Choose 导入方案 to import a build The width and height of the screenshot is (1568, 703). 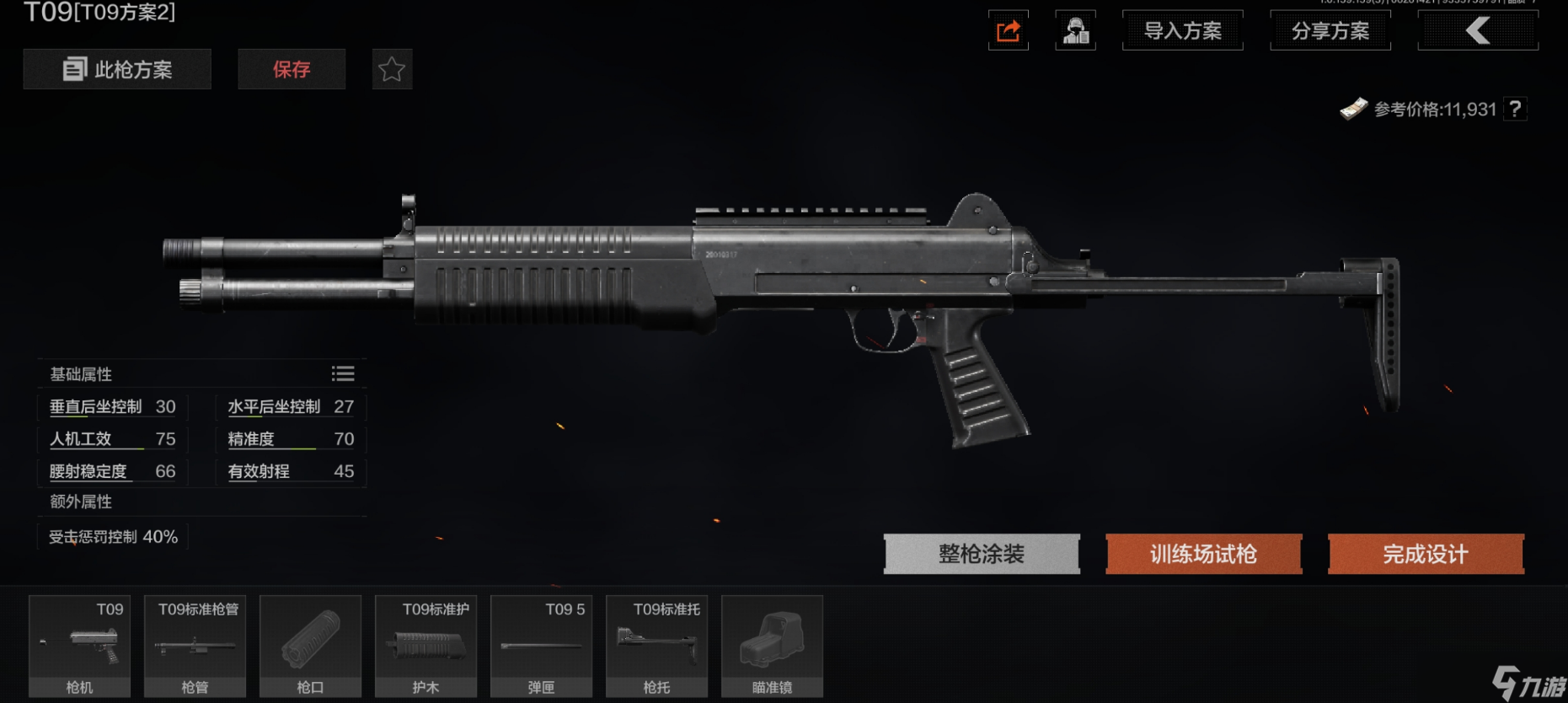coord(1182,31)
